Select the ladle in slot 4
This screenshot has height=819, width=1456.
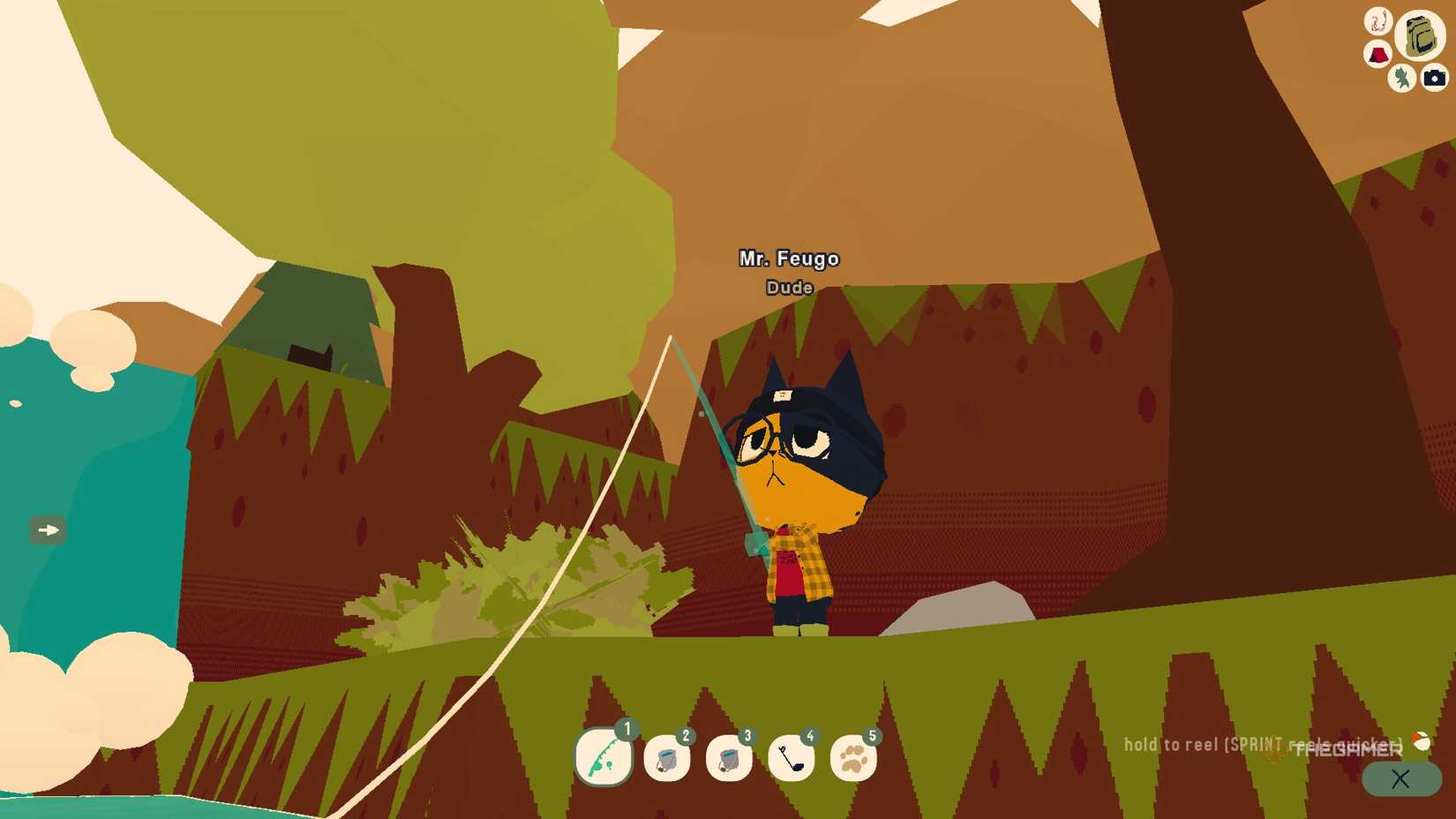point(791,760)
